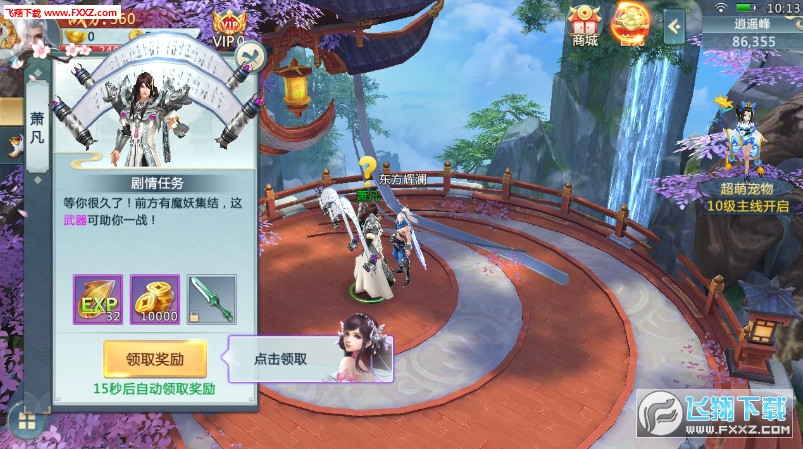Select the EXP 32 reward icon
Viewport: 803px width, 449px height.
(98, 299)
